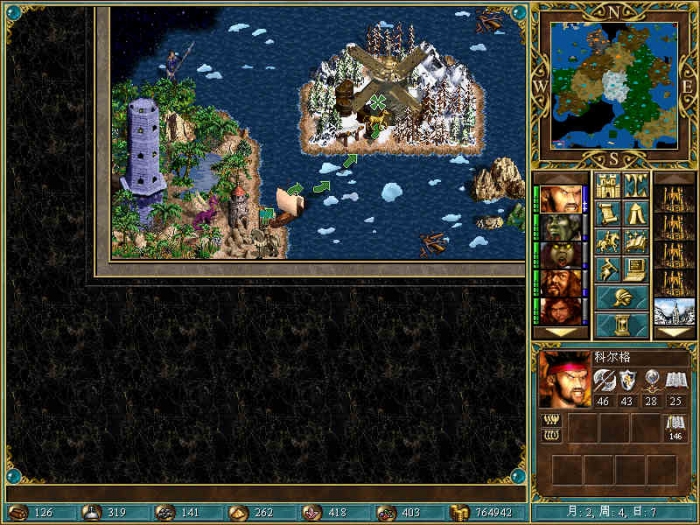
Task: Select the yellow-eyed hero portrait
Action: [561, 255]
